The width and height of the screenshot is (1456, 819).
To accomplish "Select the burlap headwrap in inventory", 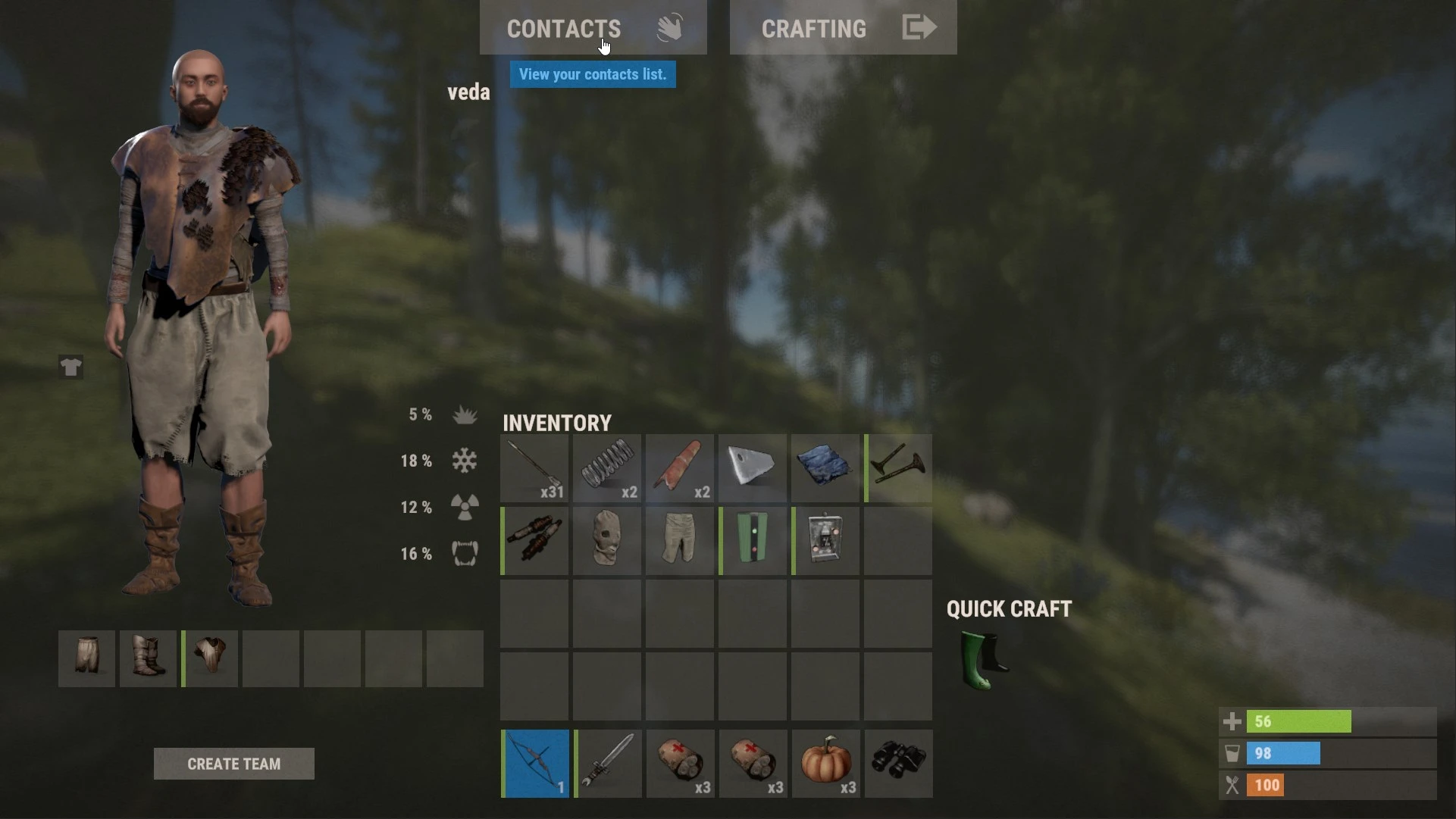I will point(606,540).
